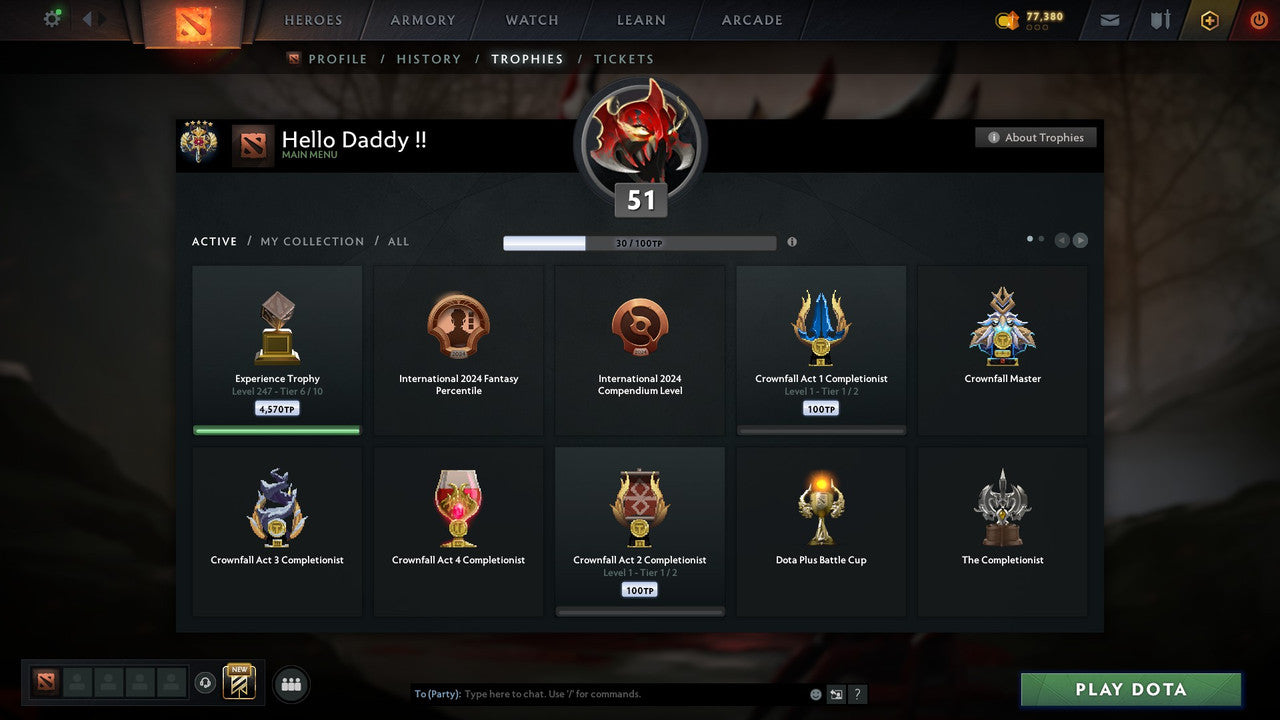The width and height of the screenshot is (1280, 720).
Task: Click the emoticon icon in the chat bar
Action: 815,693
